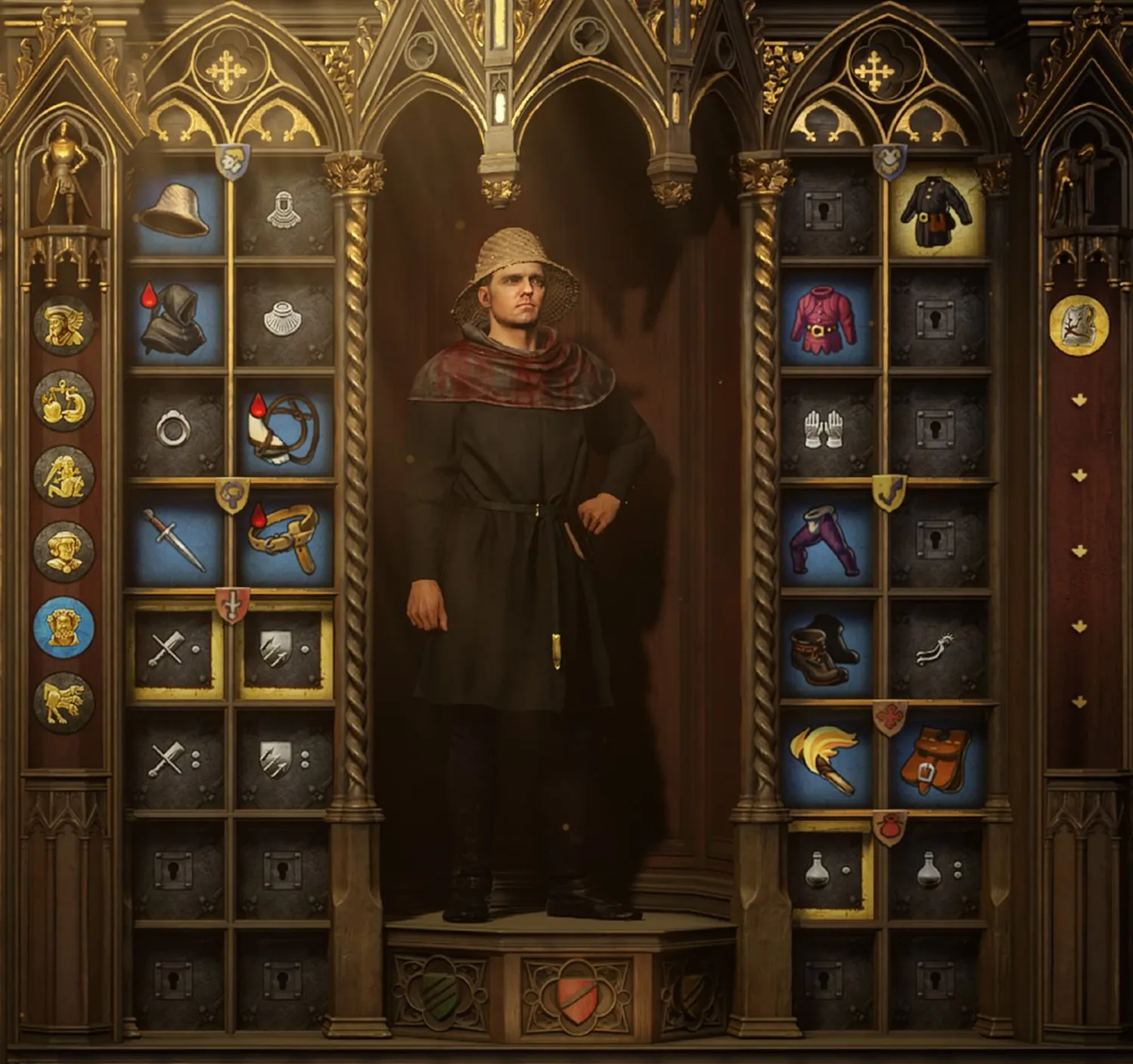1133x1064 pixels.
Task: Click the empty spurs slot
Action: [x=936, y=649]
